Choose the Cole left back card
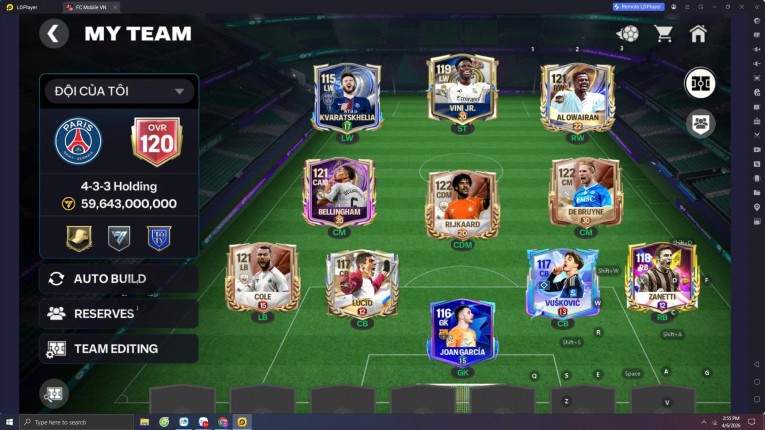The height and width of the screenshot is (430, 765). (x=262, y=276)
